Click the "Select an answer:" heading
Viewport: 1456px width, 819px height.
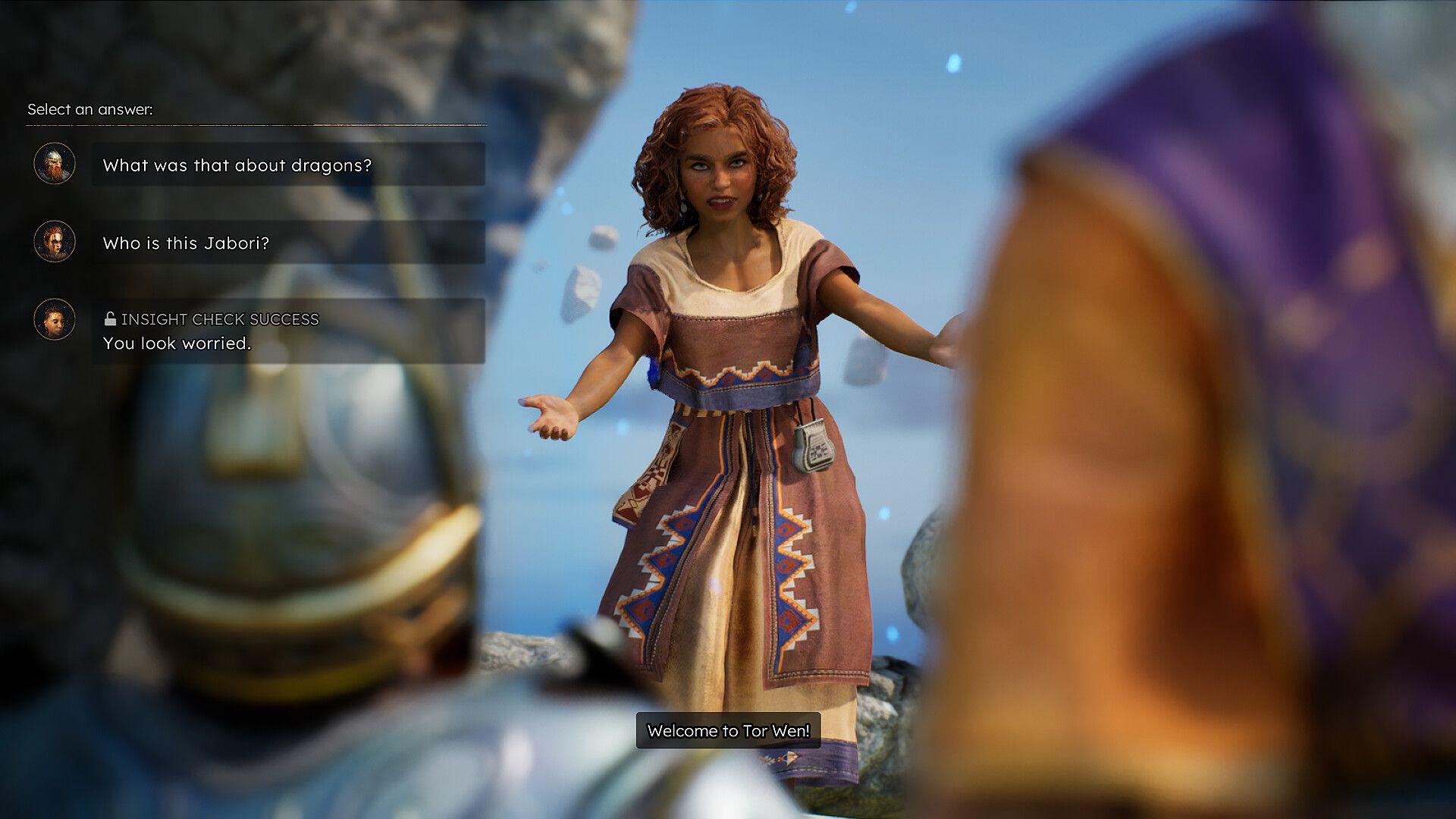click(91, 108)
